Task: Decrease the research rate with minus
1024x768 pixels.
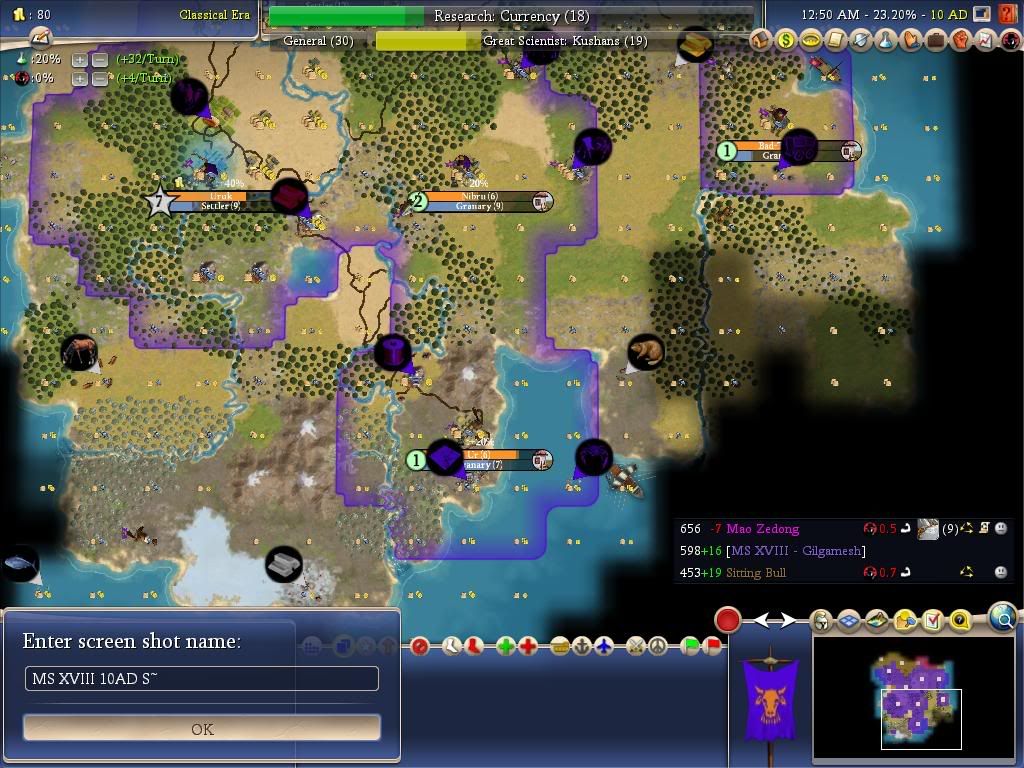Action: 100,59
